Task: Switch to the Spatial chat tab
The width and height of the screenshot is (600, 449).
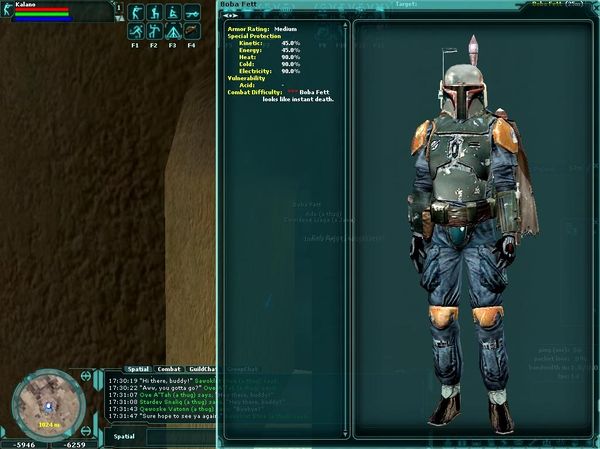Action: coord(137,369)
